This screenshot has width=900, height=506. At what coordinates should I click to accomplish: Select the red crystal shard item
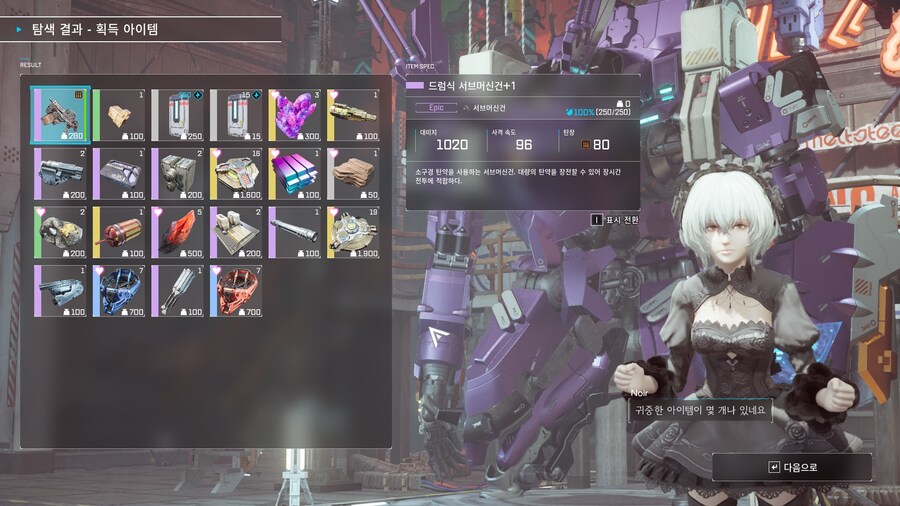[178, 231]
